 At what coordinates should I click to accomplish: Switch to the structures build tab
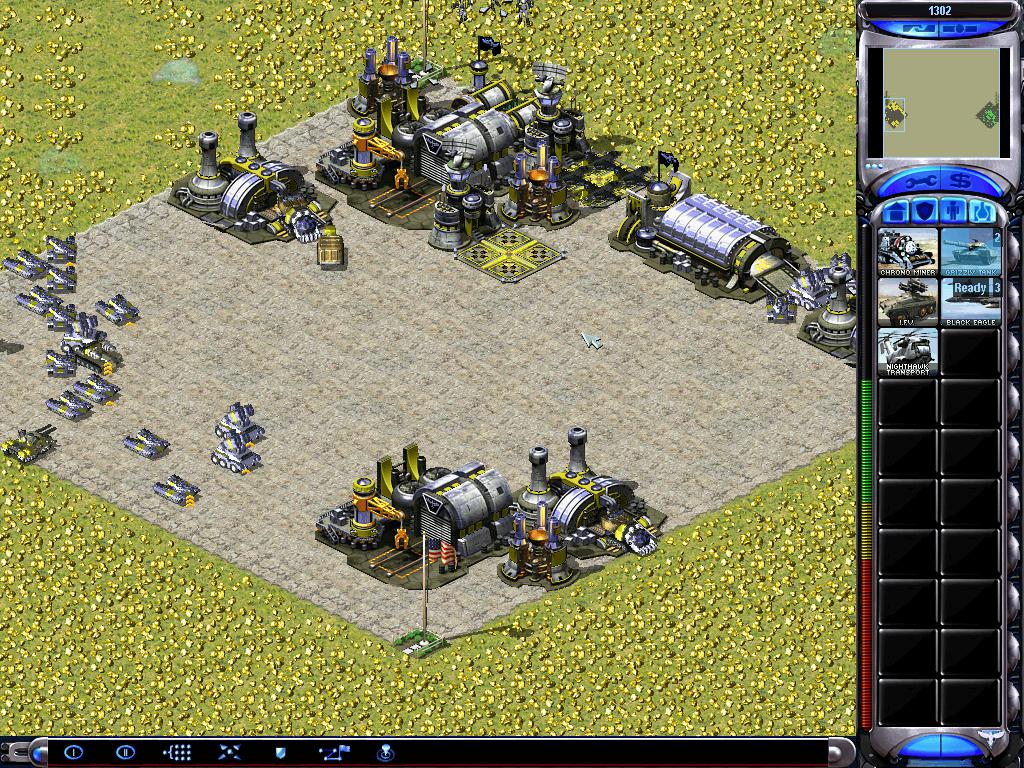[x=897, y=212]
